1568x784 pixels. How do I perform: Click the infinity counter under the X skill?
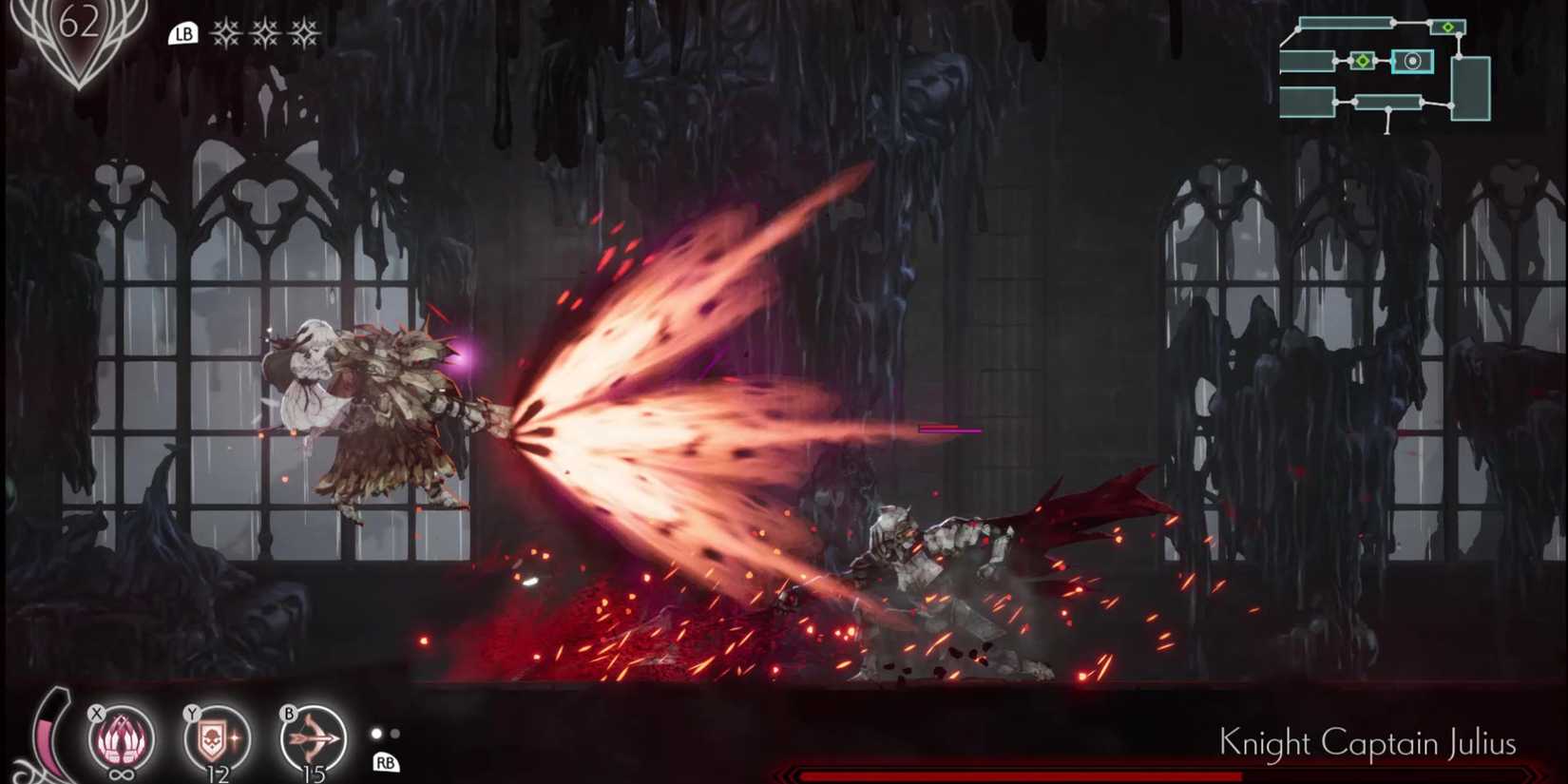(121, 774)
